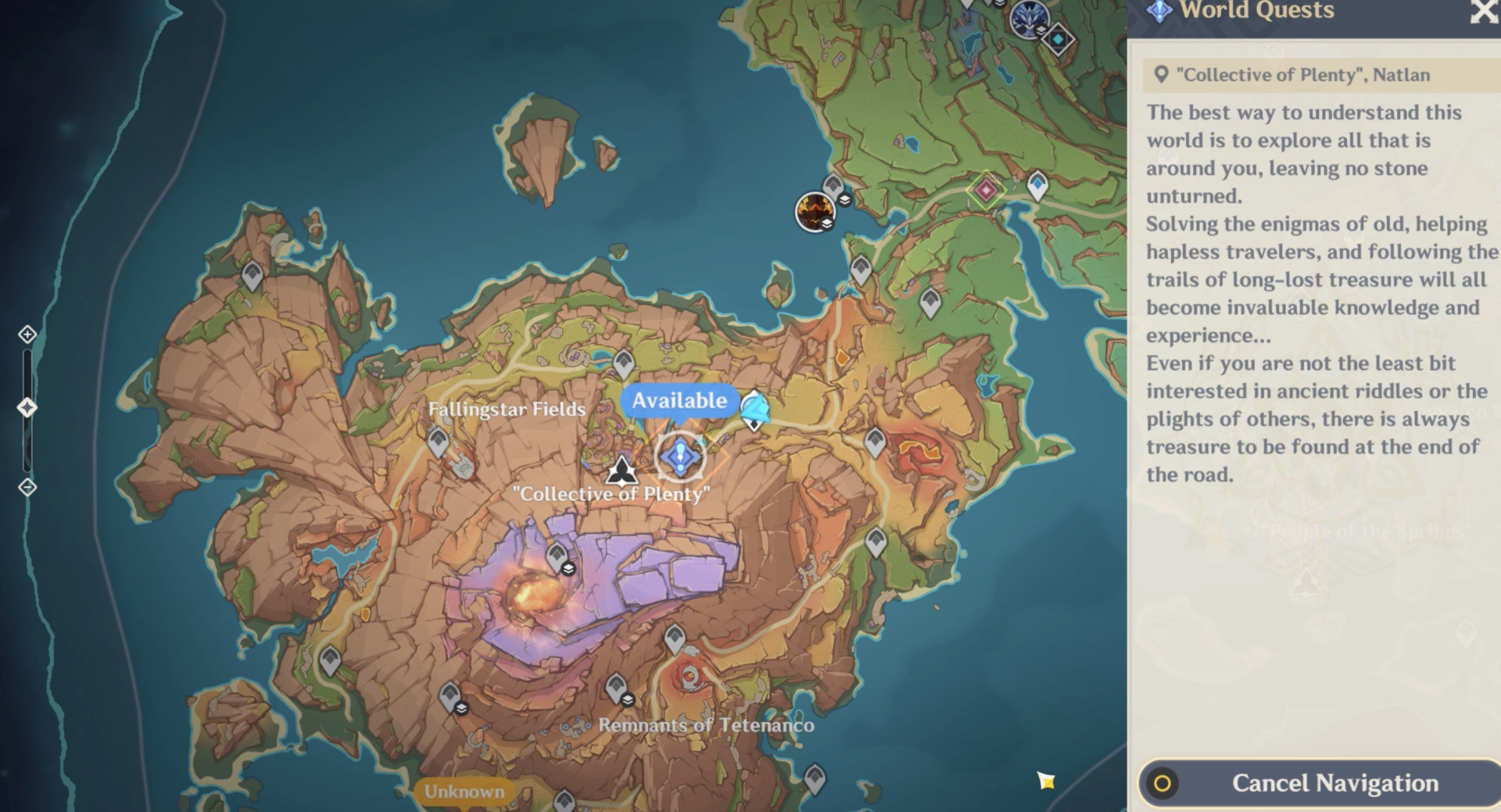Select the black navigation arrow above Collective of Plenty

point(622,470)
